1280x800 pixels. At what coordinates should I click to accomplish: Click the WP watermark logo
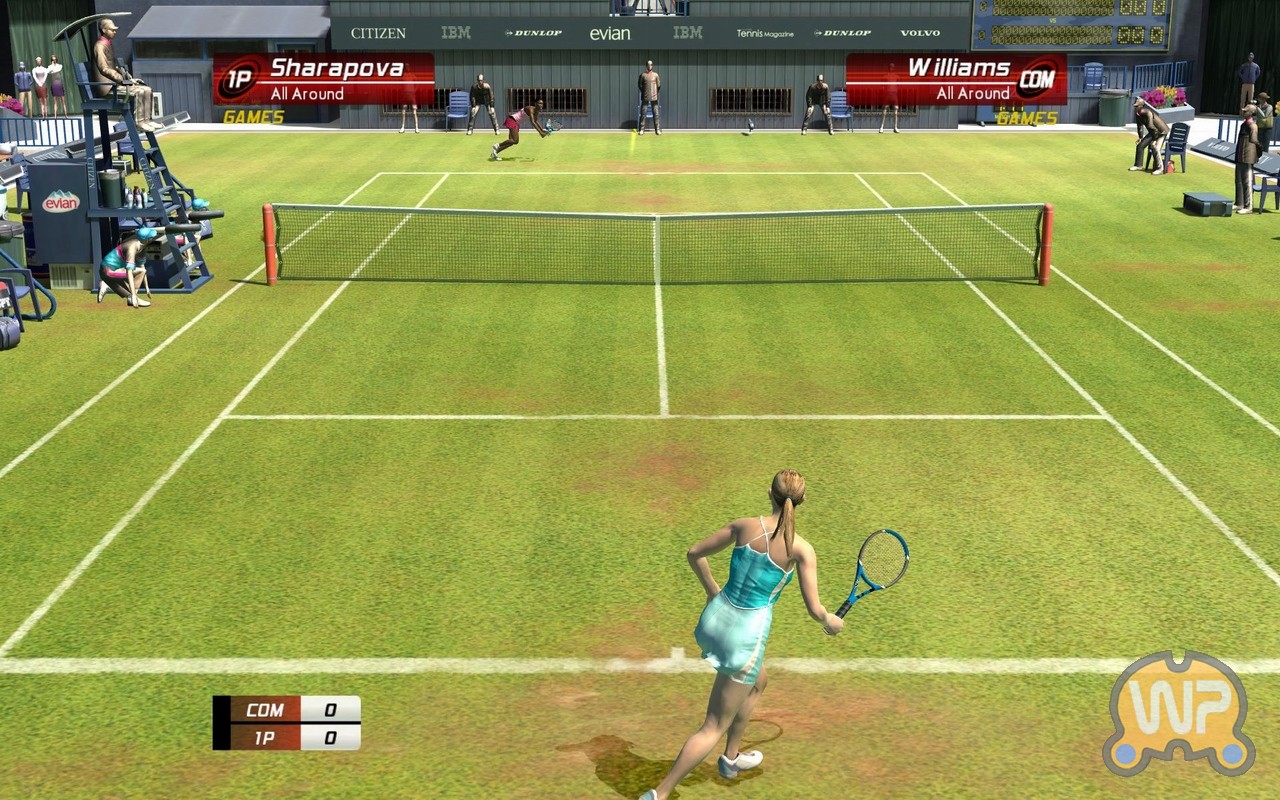1179,714
